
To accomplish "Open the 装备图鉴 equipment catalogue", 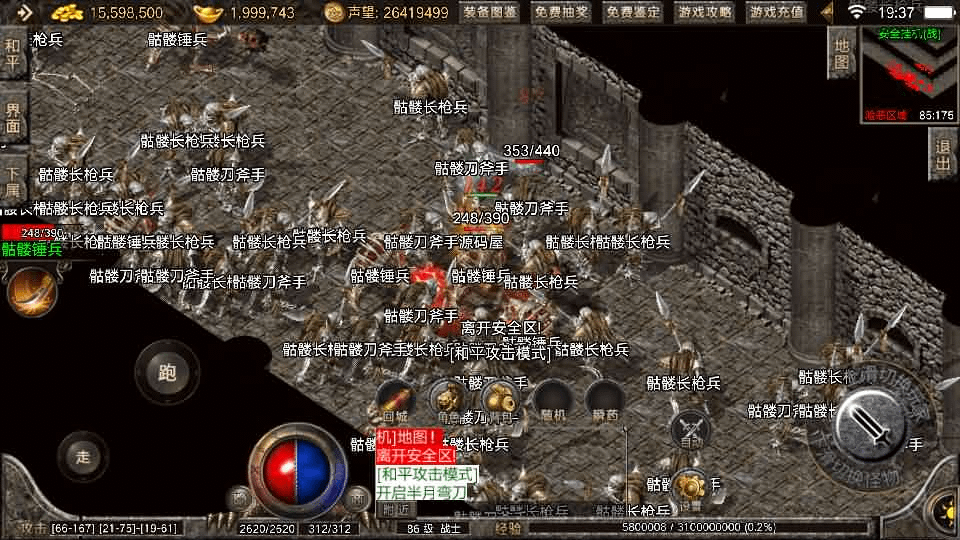I will (x=490, y=12).
